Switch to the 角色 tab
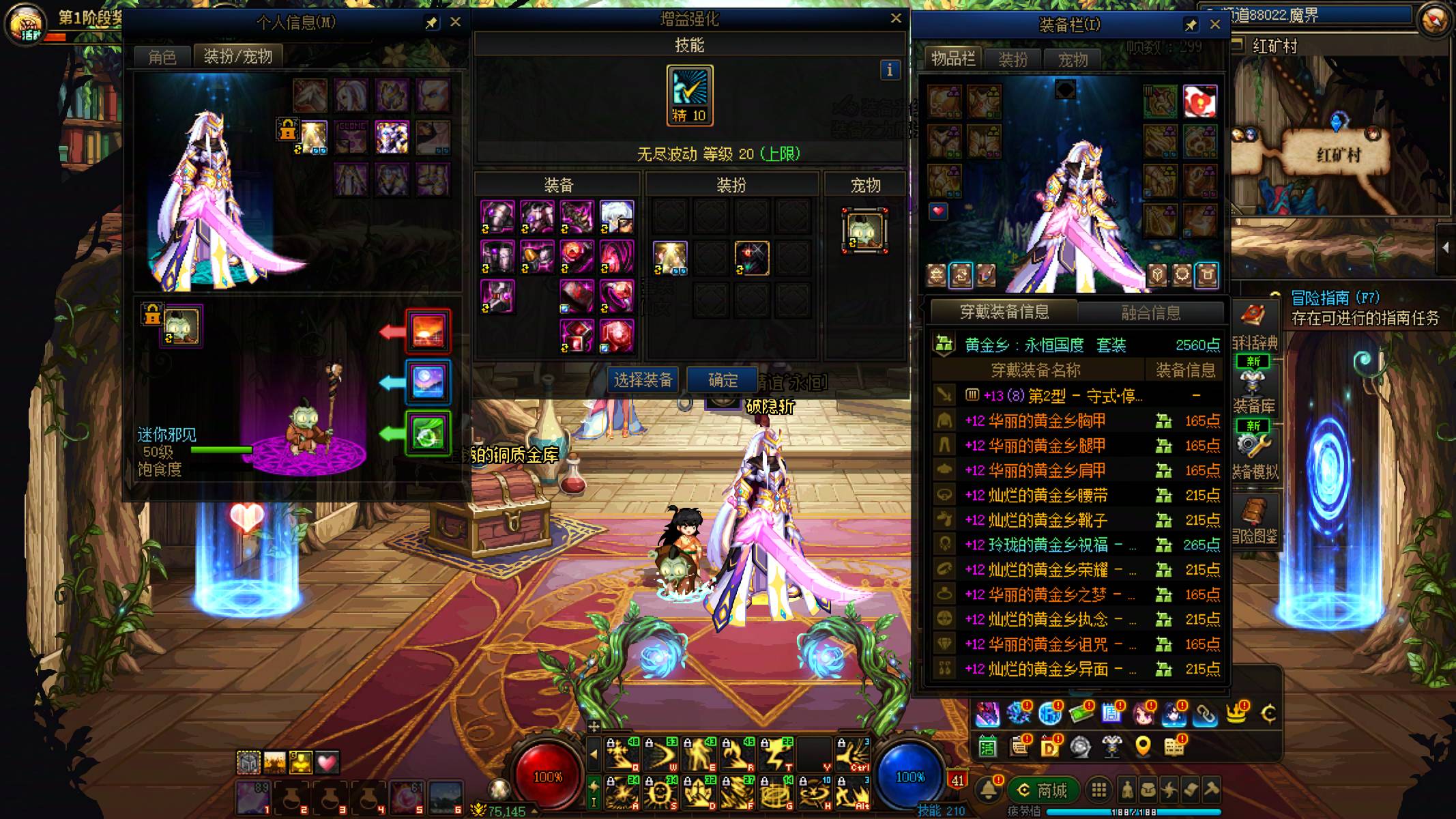This screenshot has width=1456, height=819. pyautogui.click(x=162, y=57)
